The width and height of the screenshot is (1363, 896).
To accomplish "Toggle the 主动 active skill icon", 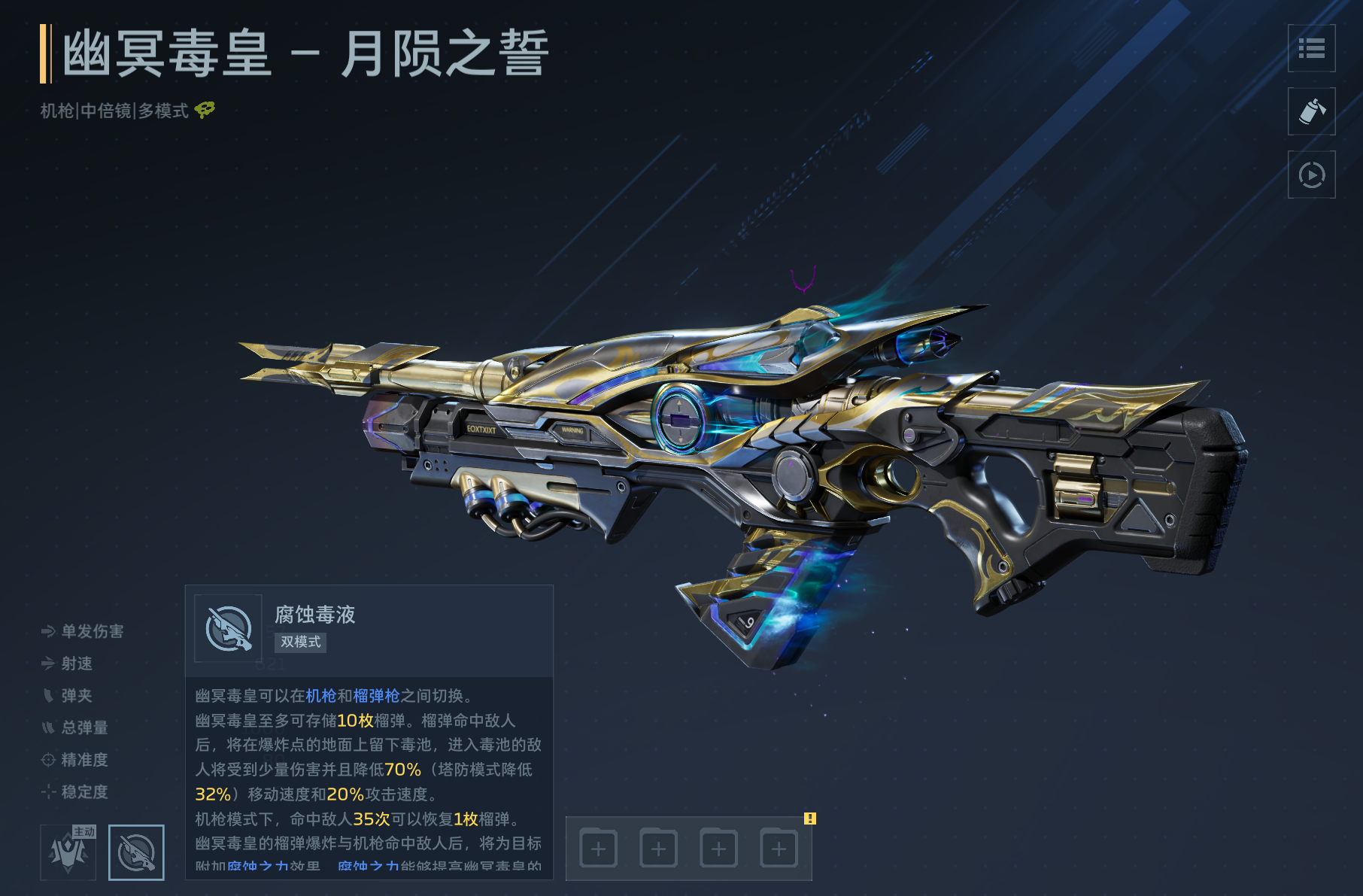I will pyautogui.click(x=68, y=851).
